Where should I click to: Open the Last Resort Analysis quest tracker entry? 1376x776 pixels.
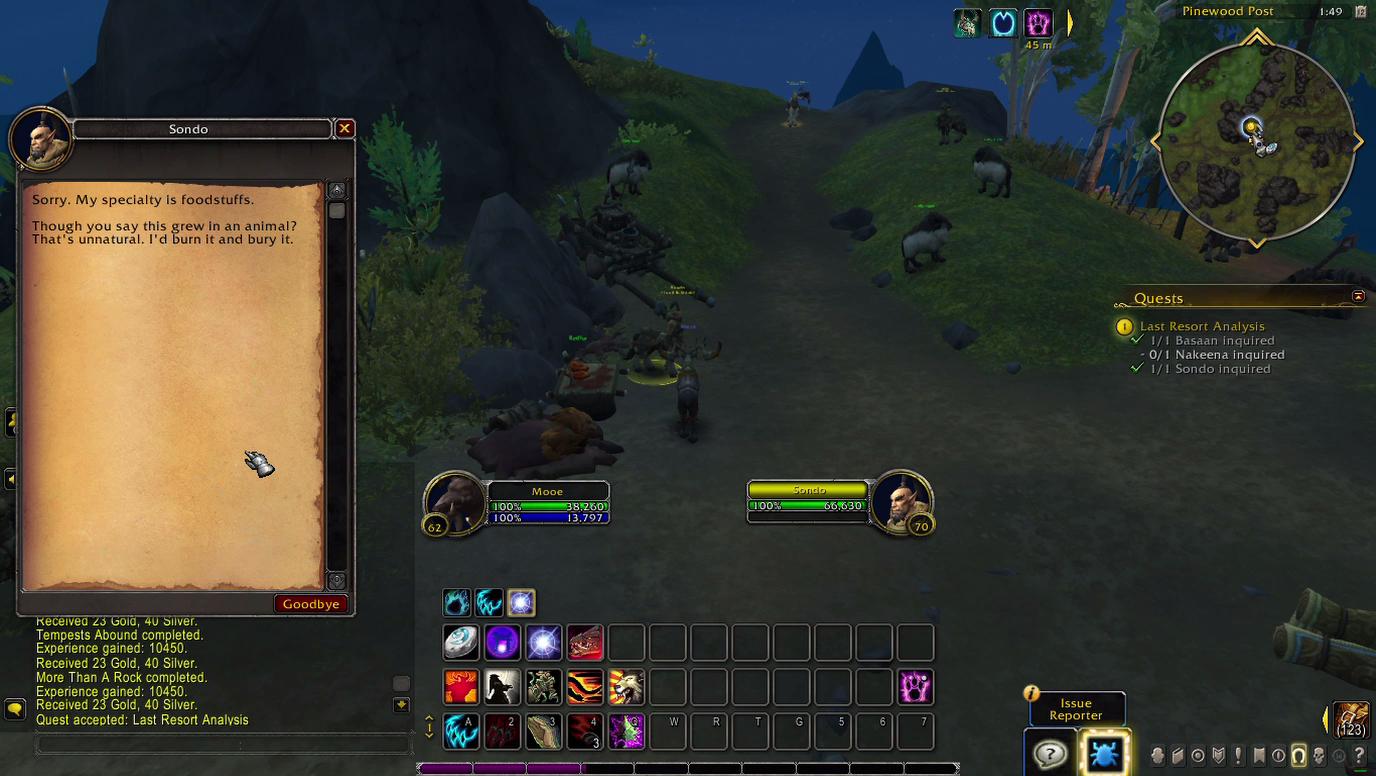[x=1201, y=326]
